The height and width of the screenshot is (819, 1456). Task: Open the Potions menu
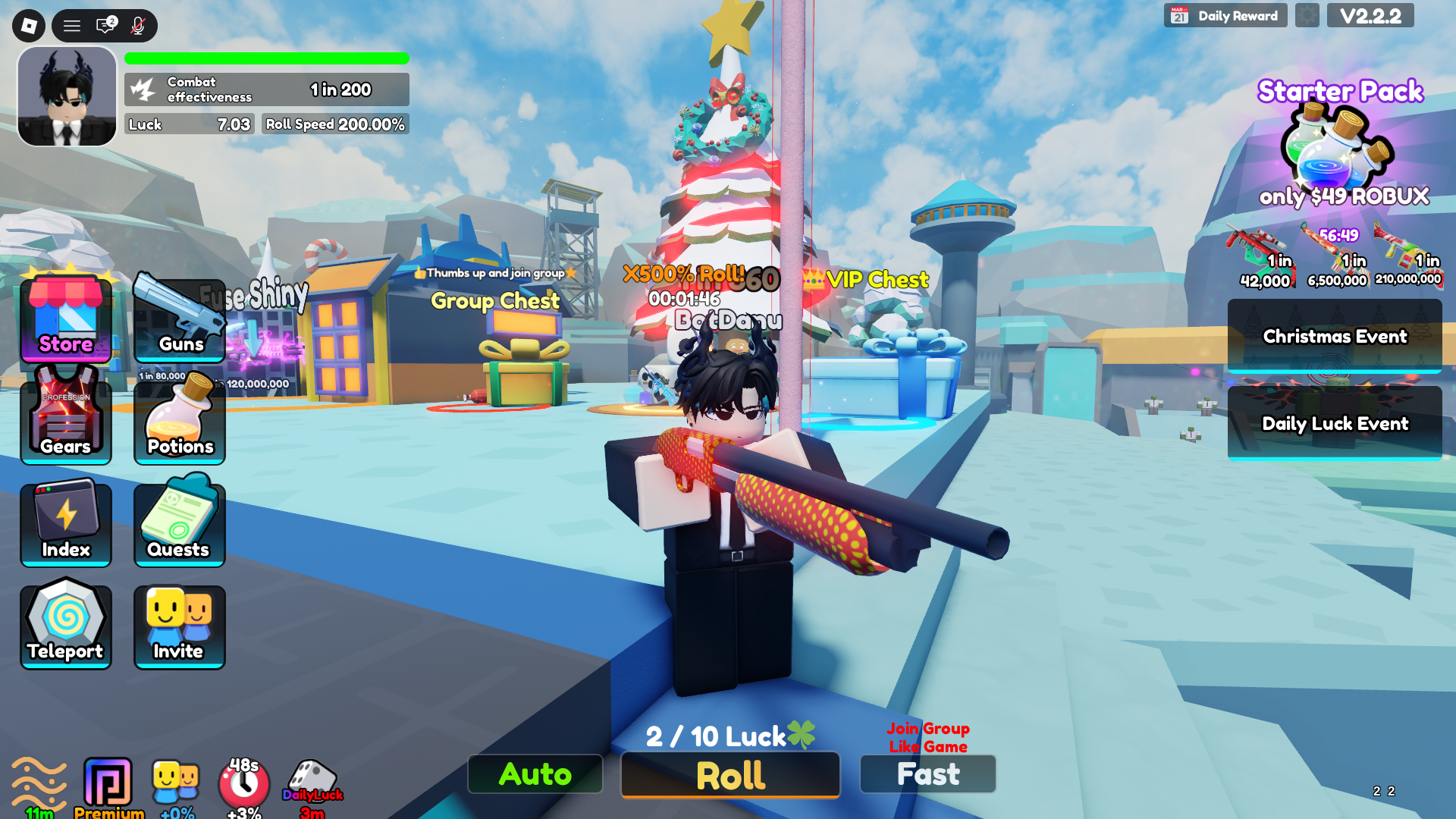179,421
